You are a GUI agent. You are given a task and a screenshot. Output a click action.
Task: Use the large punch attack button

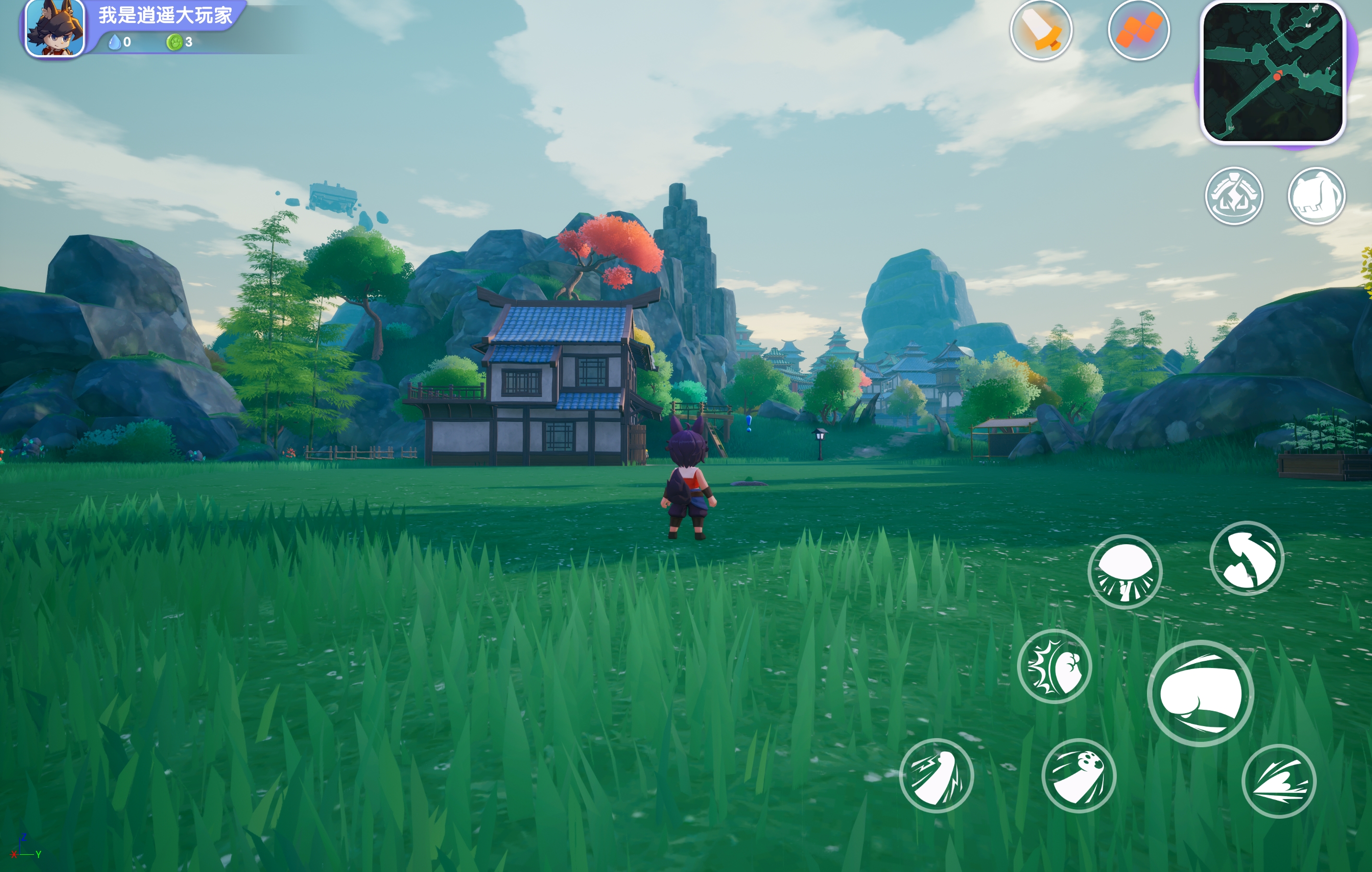1200,693
